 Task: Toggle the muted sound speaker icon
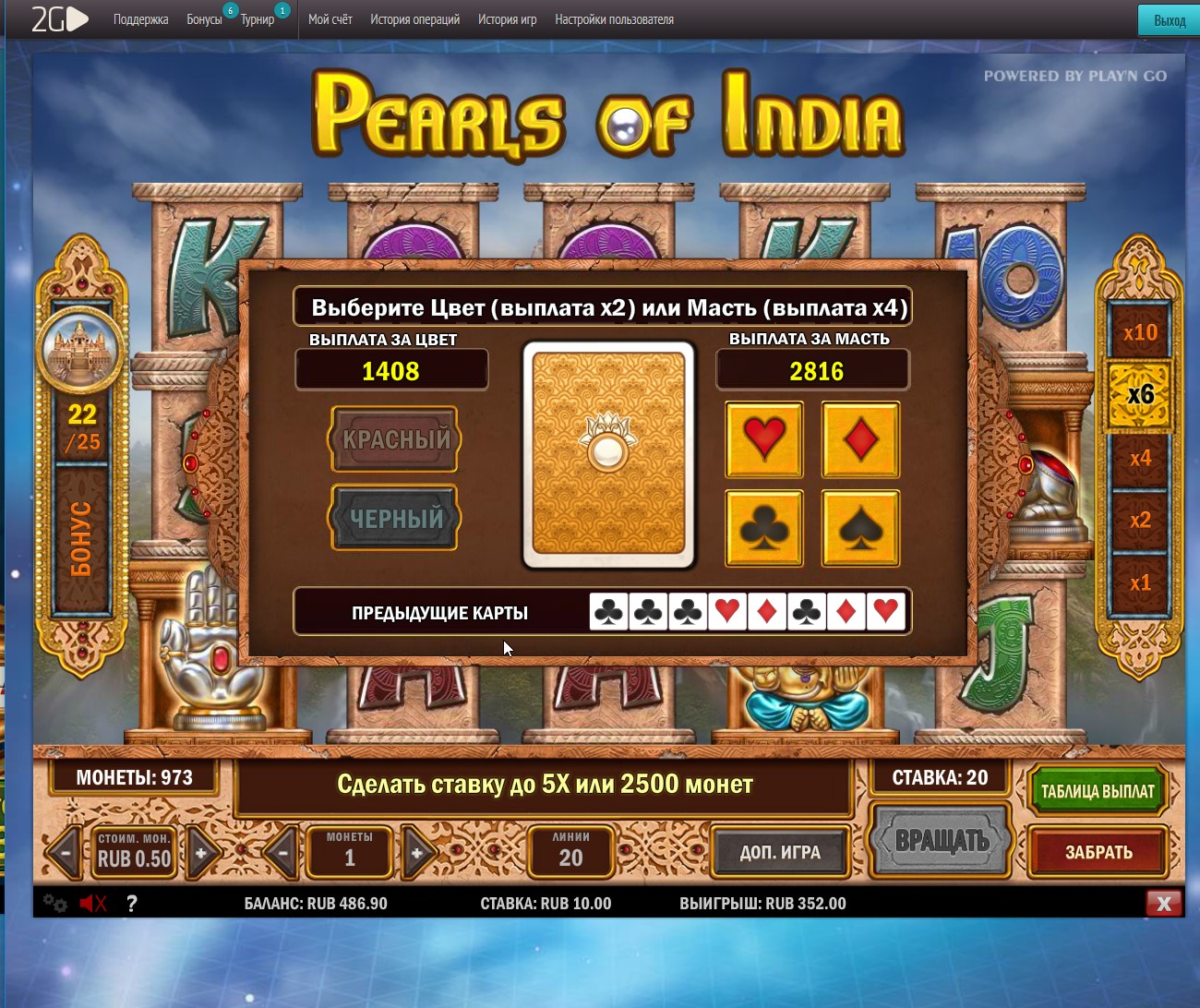coord(92,904)
